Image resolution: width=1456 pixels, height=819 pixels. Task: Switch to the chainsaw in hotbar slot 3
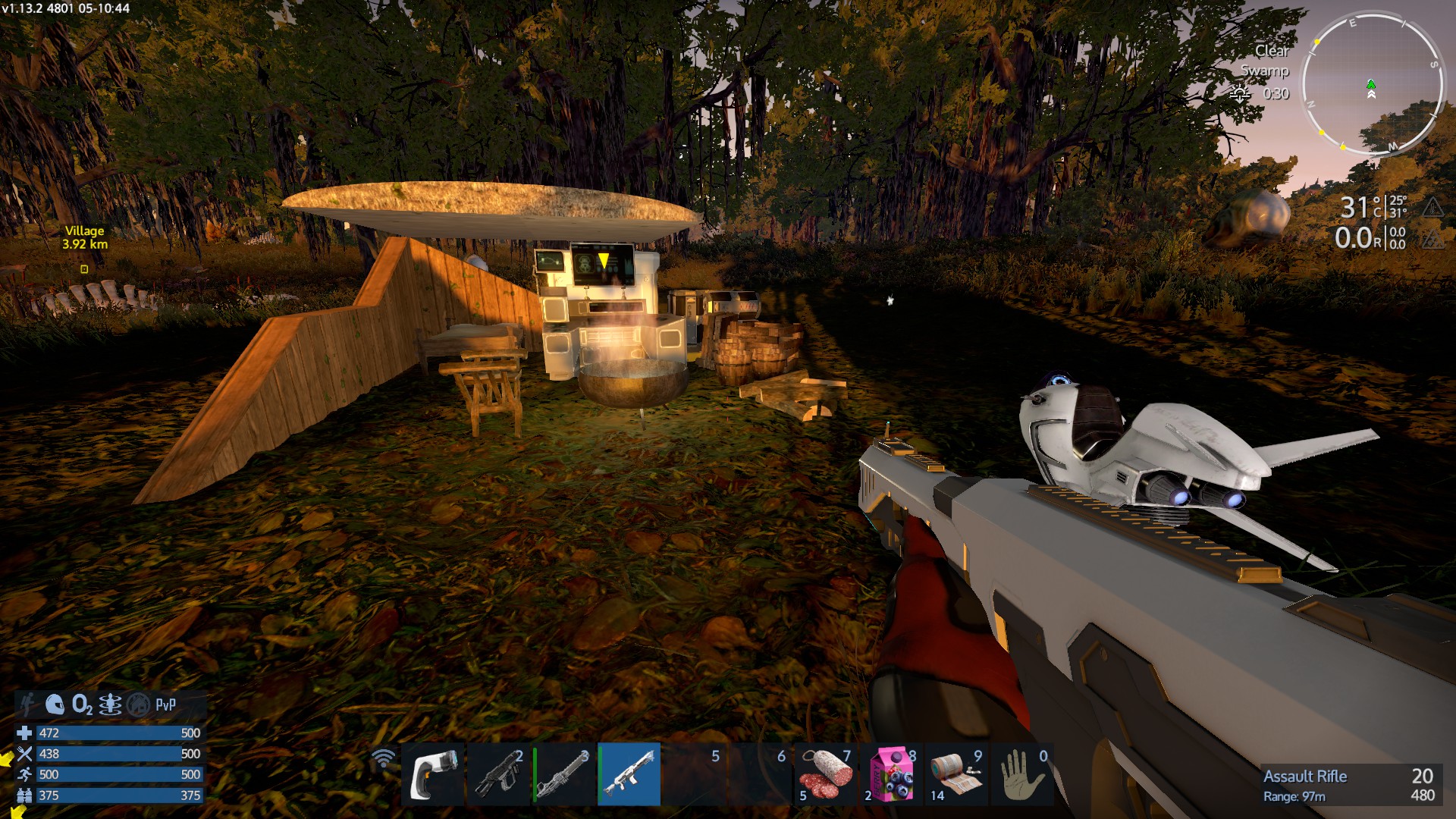pos(564,774)
